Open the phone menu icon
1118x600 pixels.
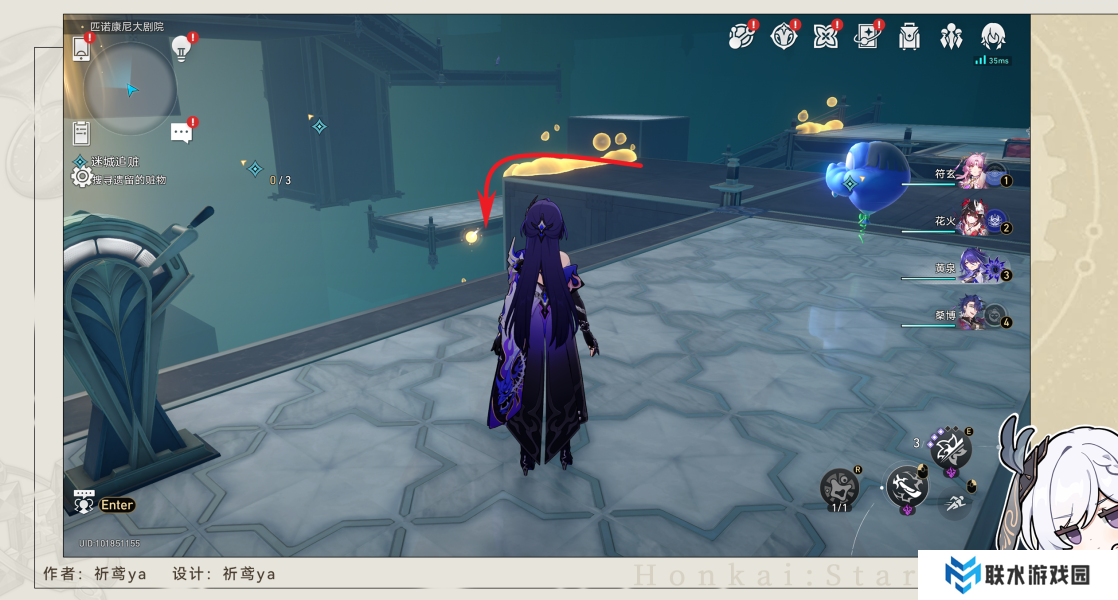(x=82, y=47)
